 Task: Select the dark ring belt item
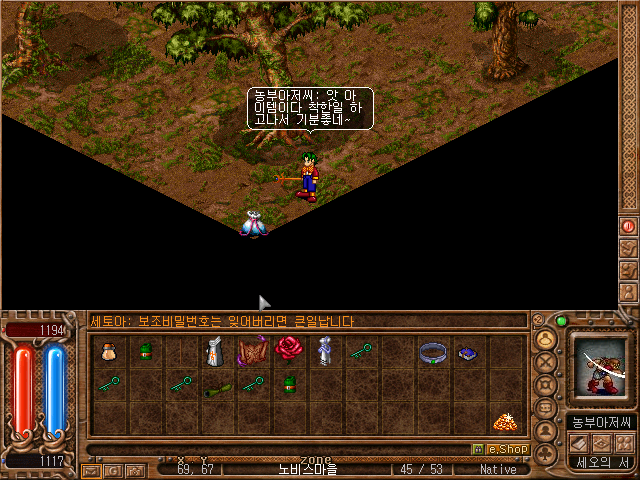pyautogui.click(x=433, y=351)
